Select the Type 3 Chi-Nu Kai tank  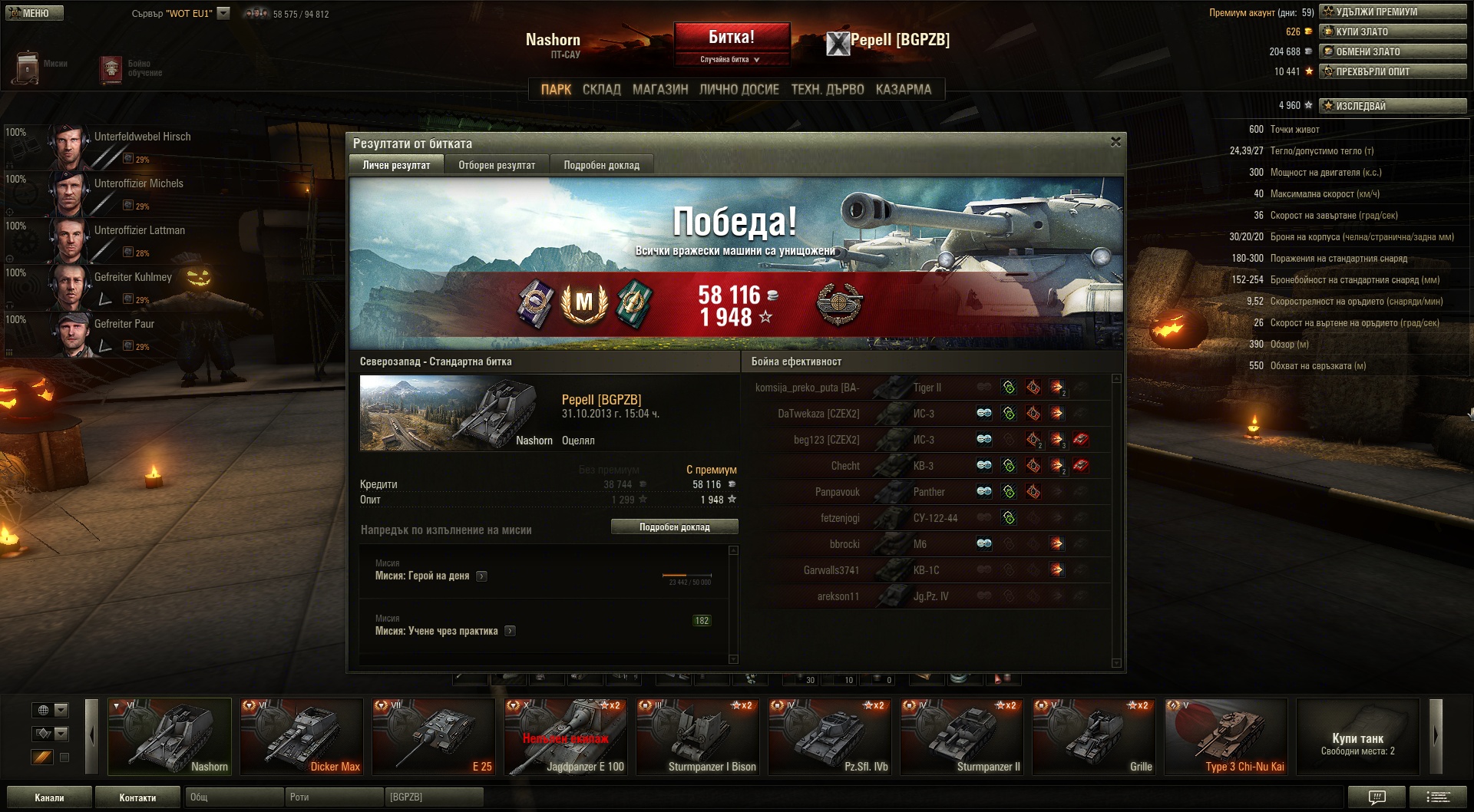(x=1226, y=737)
